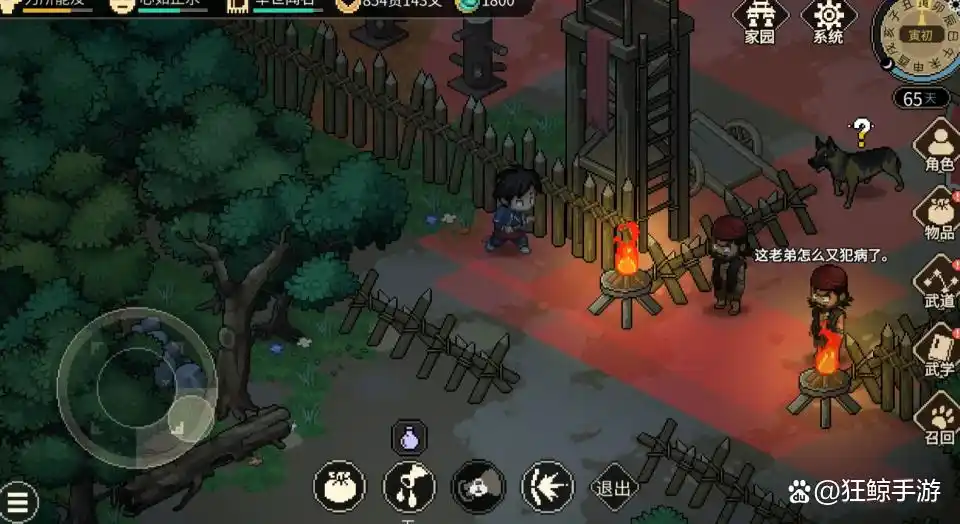Select the purple potion flask slot
Viewport: 960px width, 524px height.
point(408,437)
